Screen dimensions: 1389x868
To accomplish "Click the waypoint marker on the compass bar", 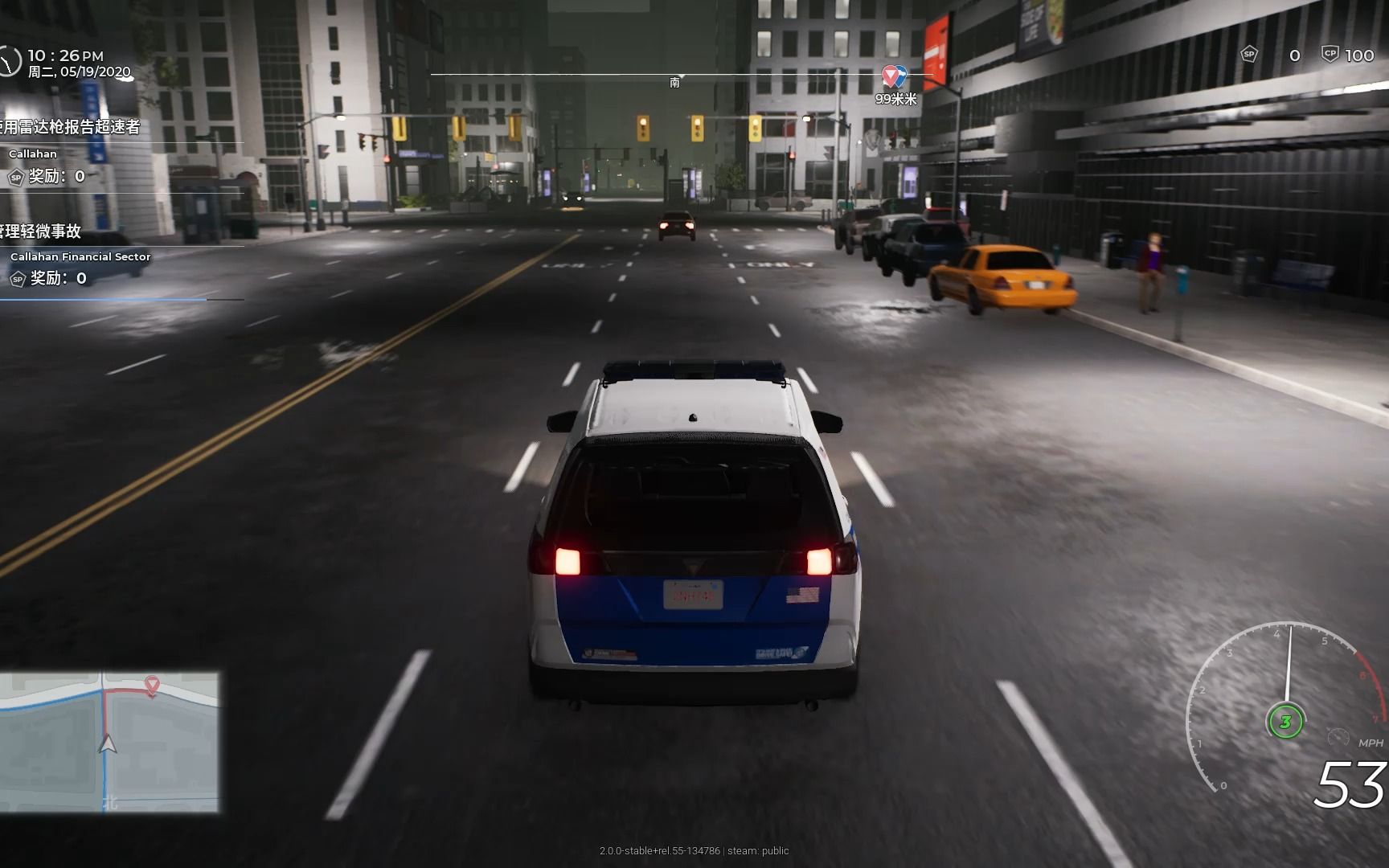I will pos(893,76).
